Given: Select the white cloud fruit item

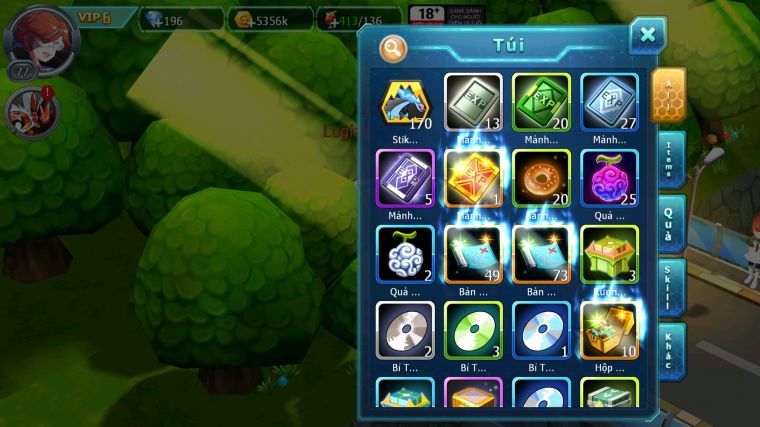Looking at the screenshot, I should tap(405, 254).
